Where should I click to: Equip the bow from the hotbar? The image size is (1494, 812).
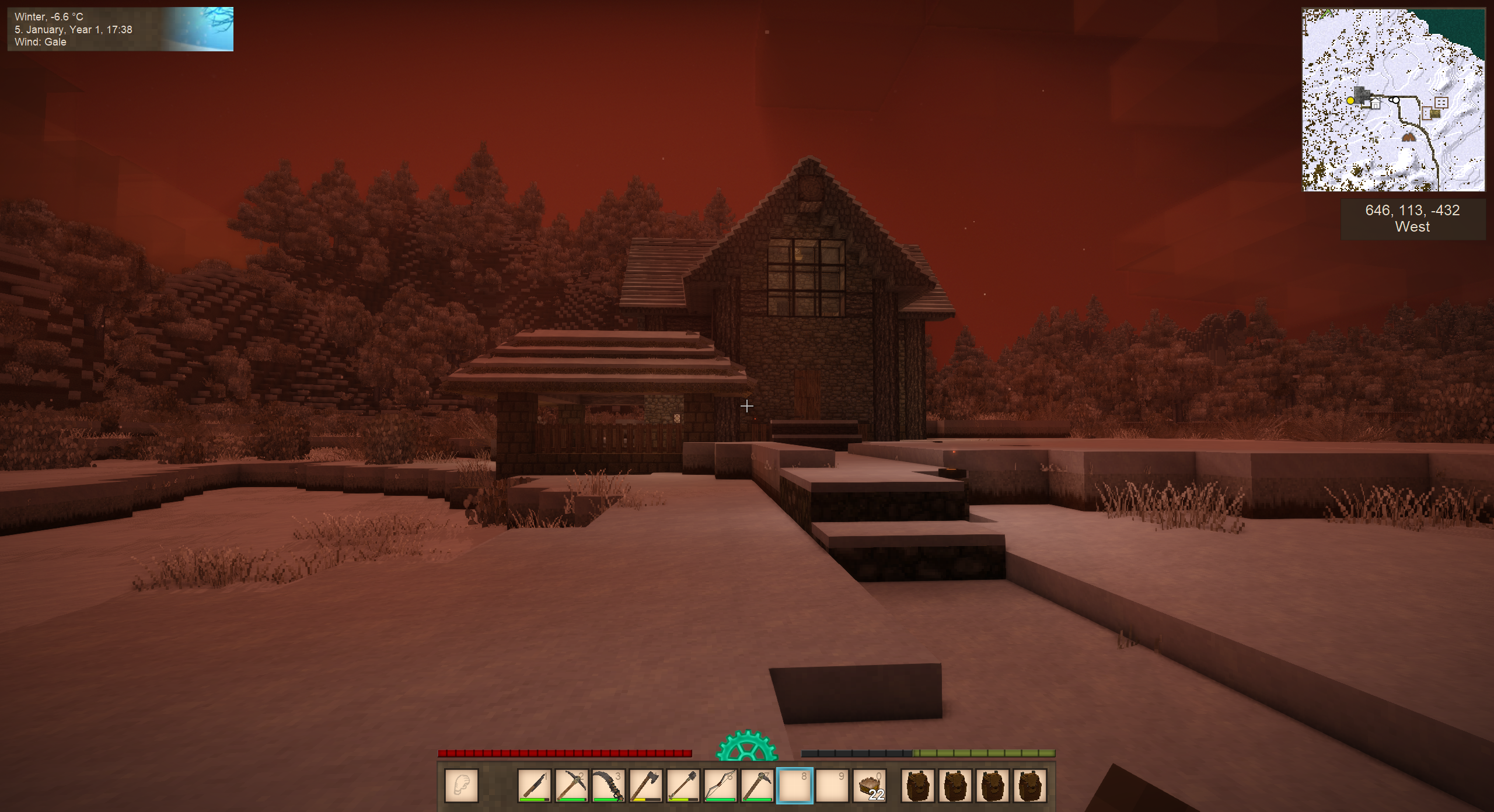[721, 785]
